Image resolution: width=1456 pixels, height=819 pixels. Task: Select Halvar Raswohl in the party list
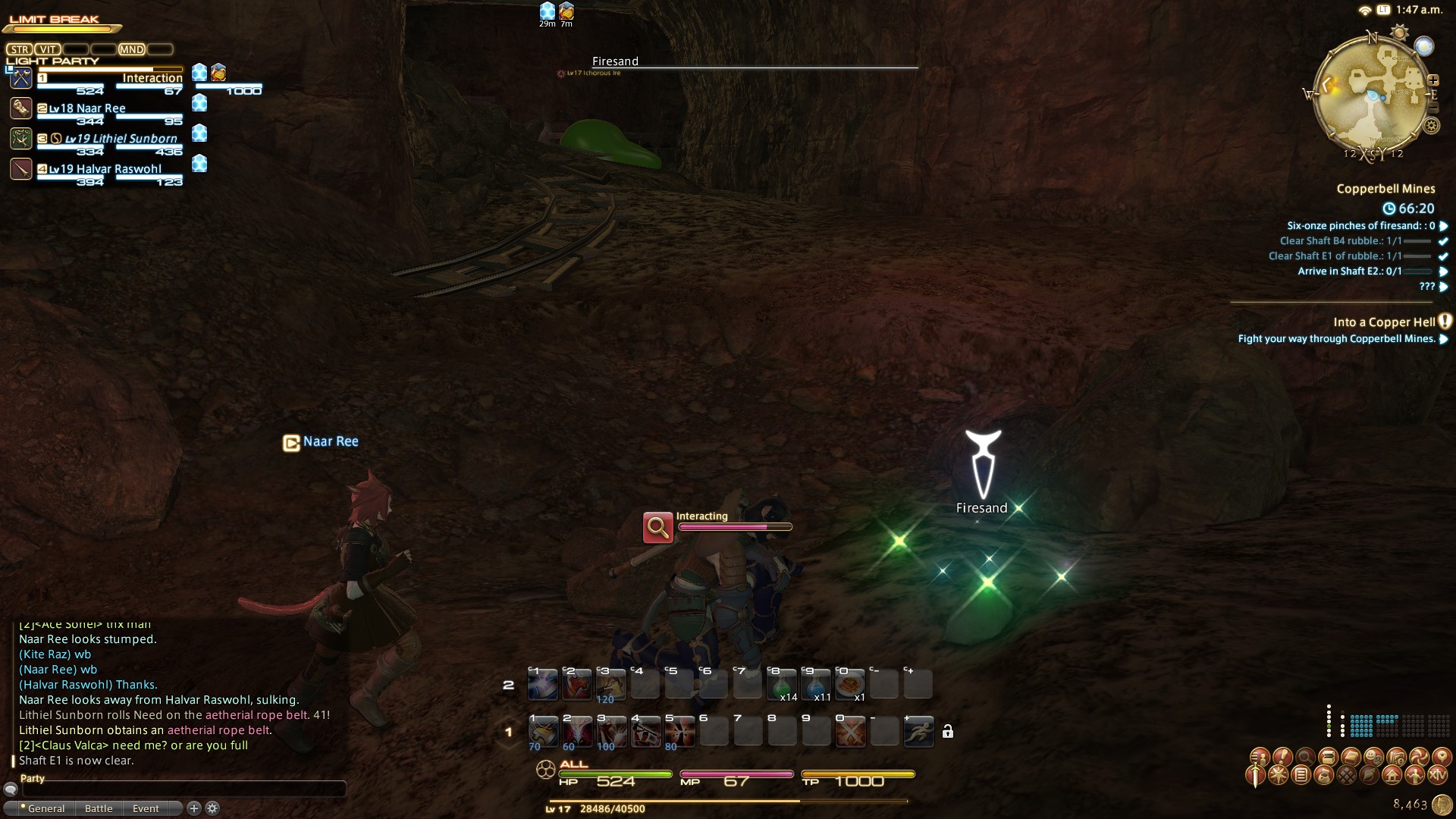(106, 169)
